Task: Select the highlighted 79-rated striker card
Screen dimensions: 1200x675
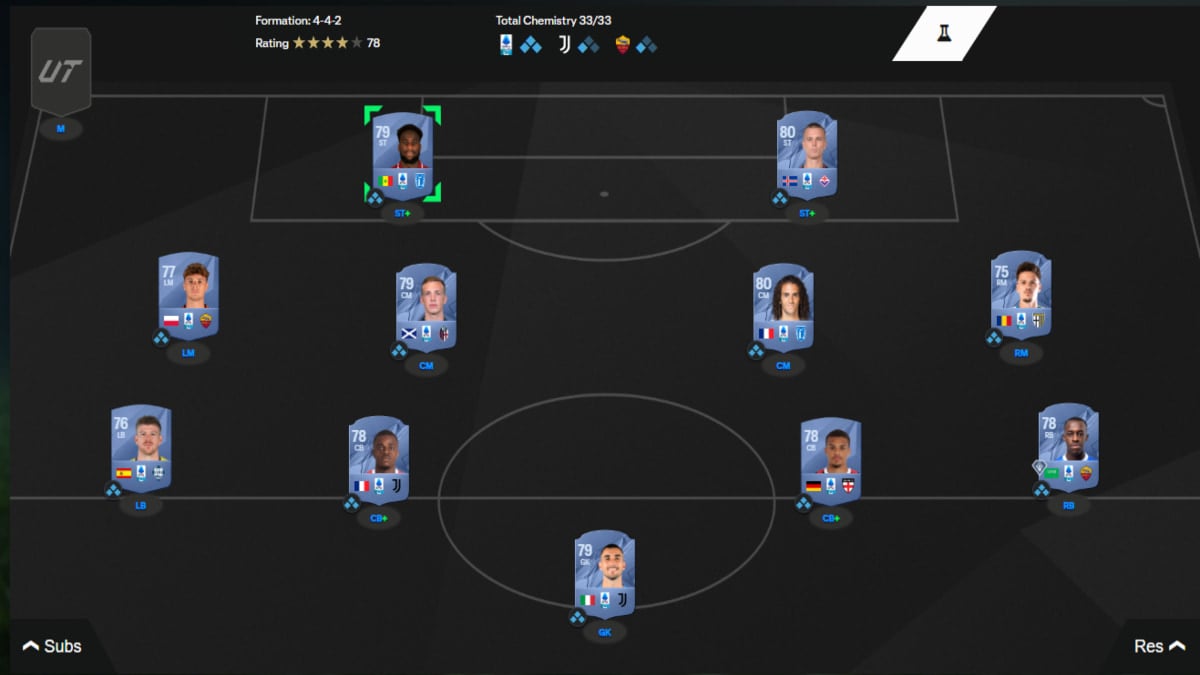Action: [402, 155]
